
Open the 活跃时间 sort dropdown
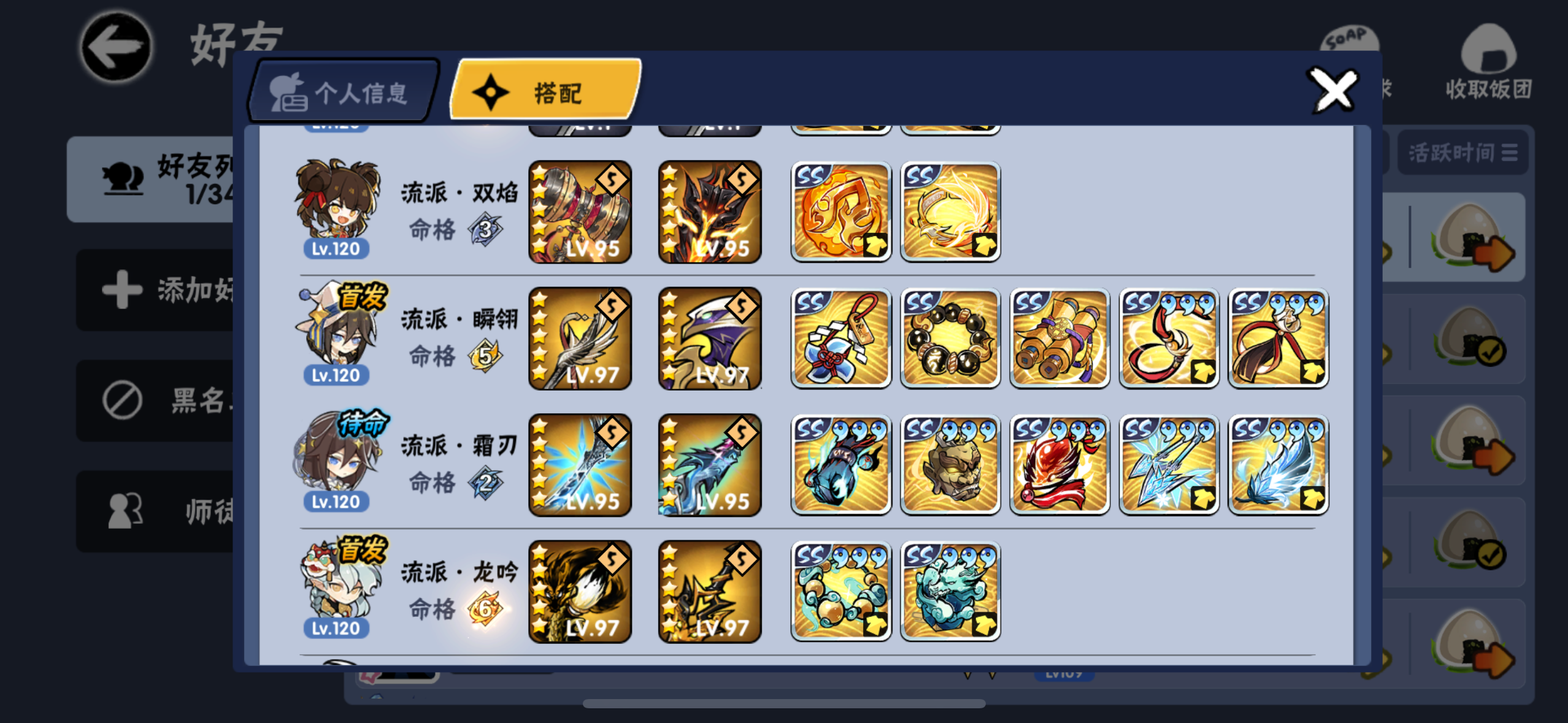pos(1462,151)
